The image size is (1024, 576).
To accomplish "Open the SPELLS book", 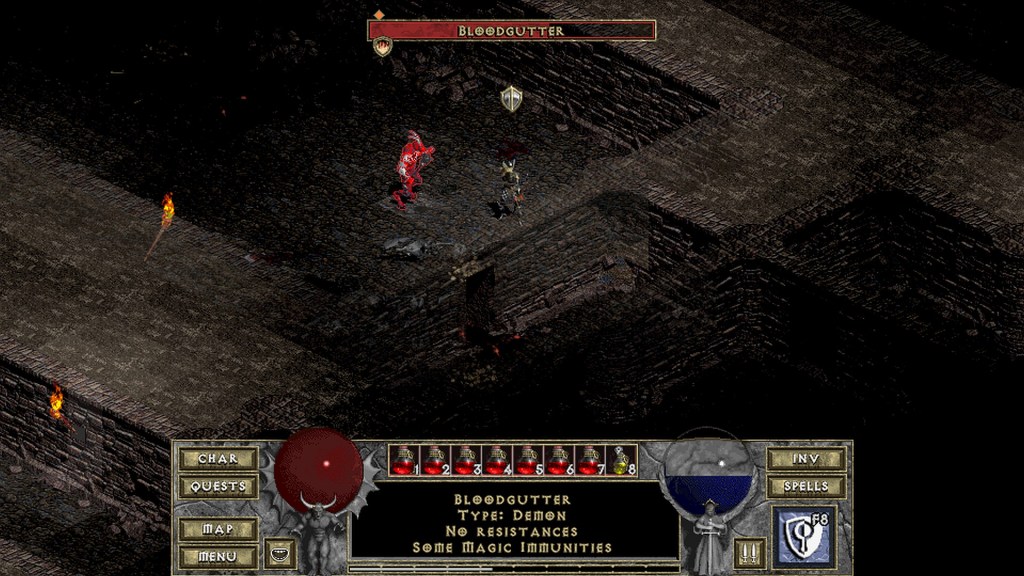I will tap(806, 487).
